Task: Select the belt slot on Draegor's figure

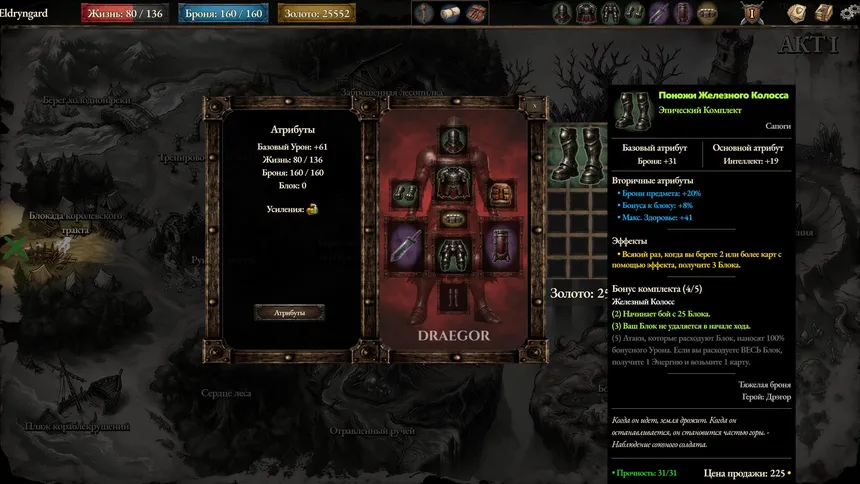Action: click(453, 218)
